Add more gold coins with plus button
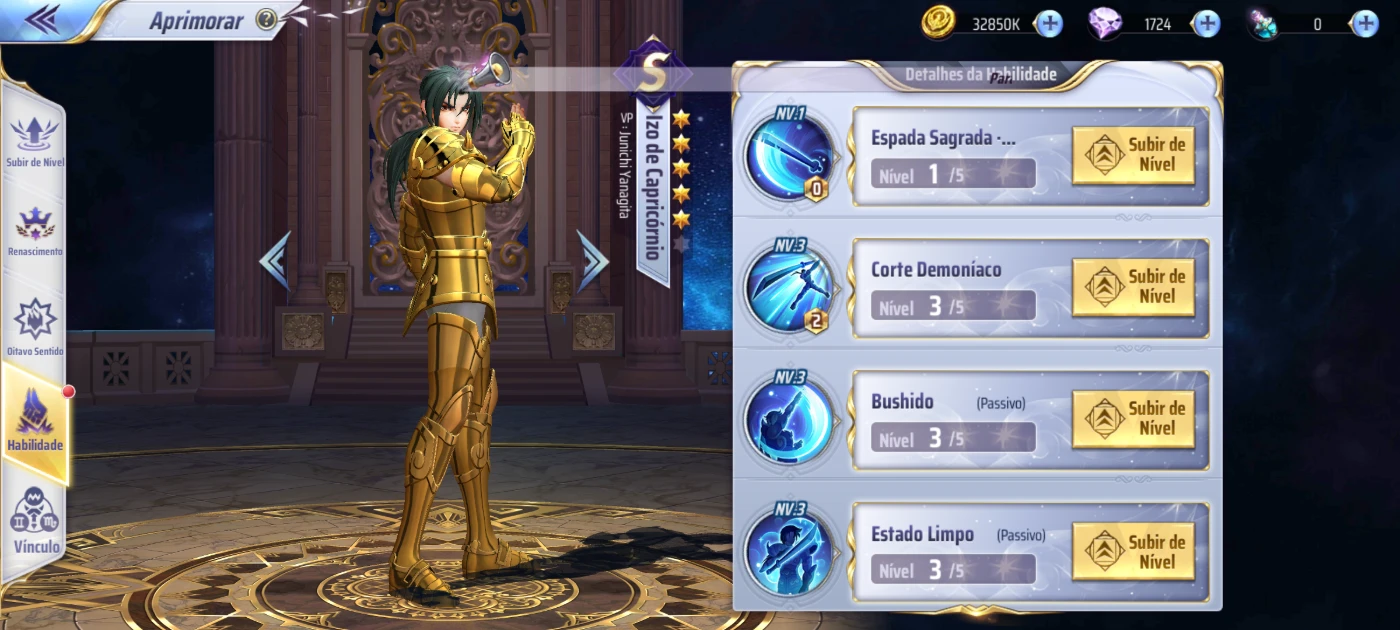This screenshot has width=1400, height=630. 1048,23
